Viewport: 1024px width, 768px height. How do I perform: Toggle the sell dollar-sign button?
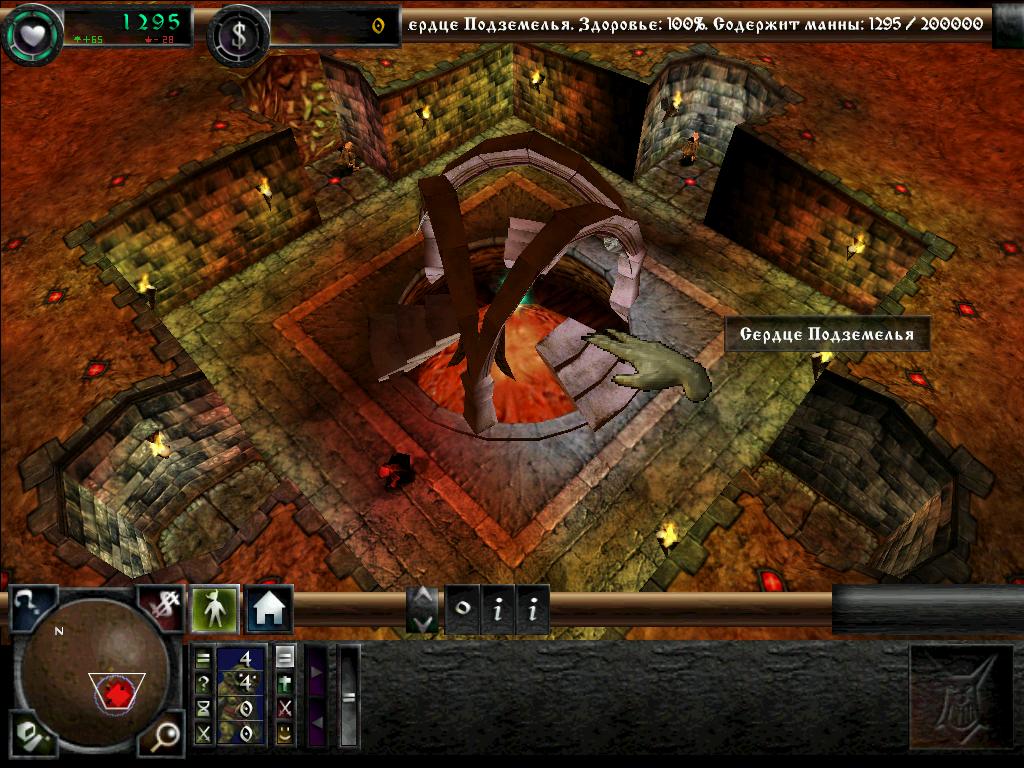160,607
